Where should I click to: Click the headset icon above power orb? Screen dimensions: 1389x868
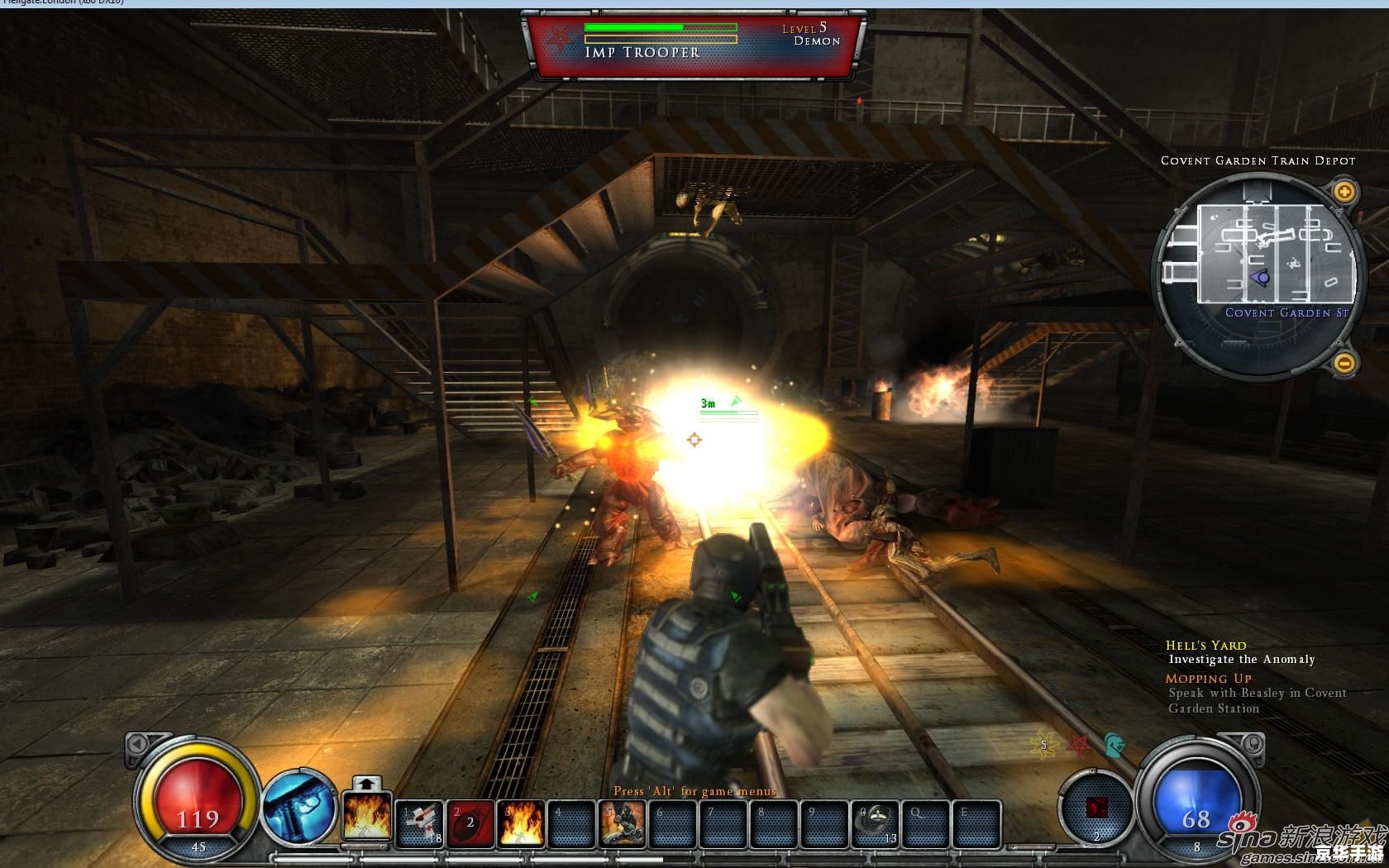pyautogui.click(x=1251, y=745)
